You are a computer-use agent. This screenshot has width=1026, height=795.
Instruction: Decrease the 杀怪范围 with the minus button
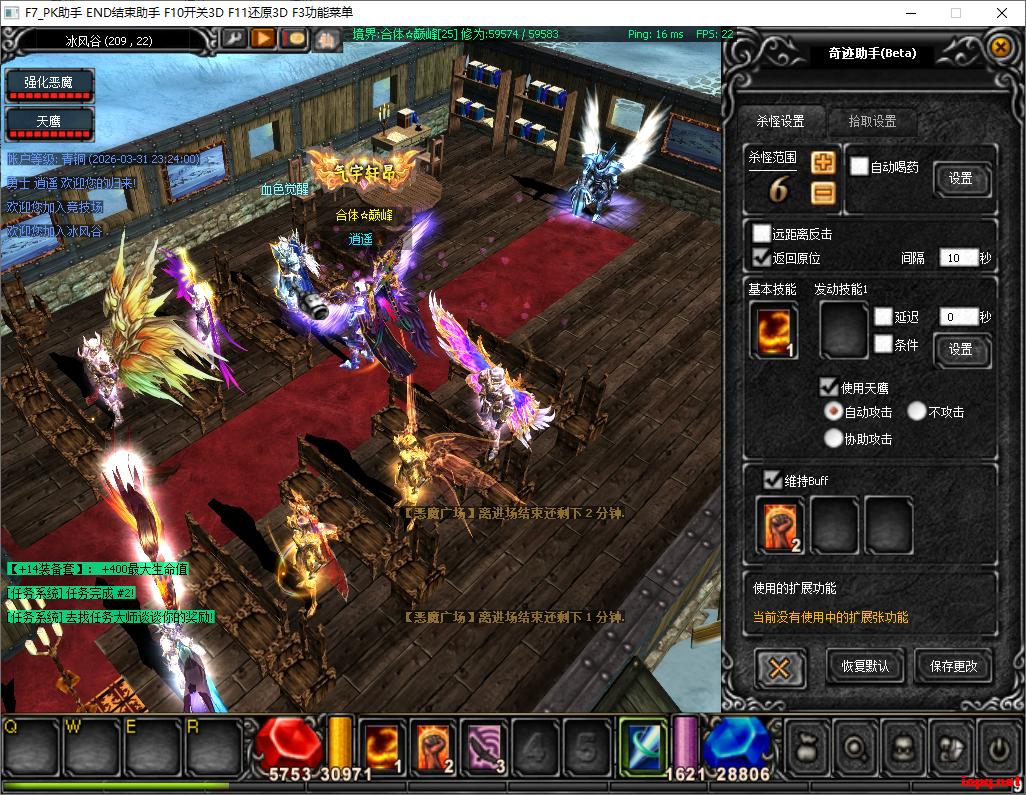point(823,193)
